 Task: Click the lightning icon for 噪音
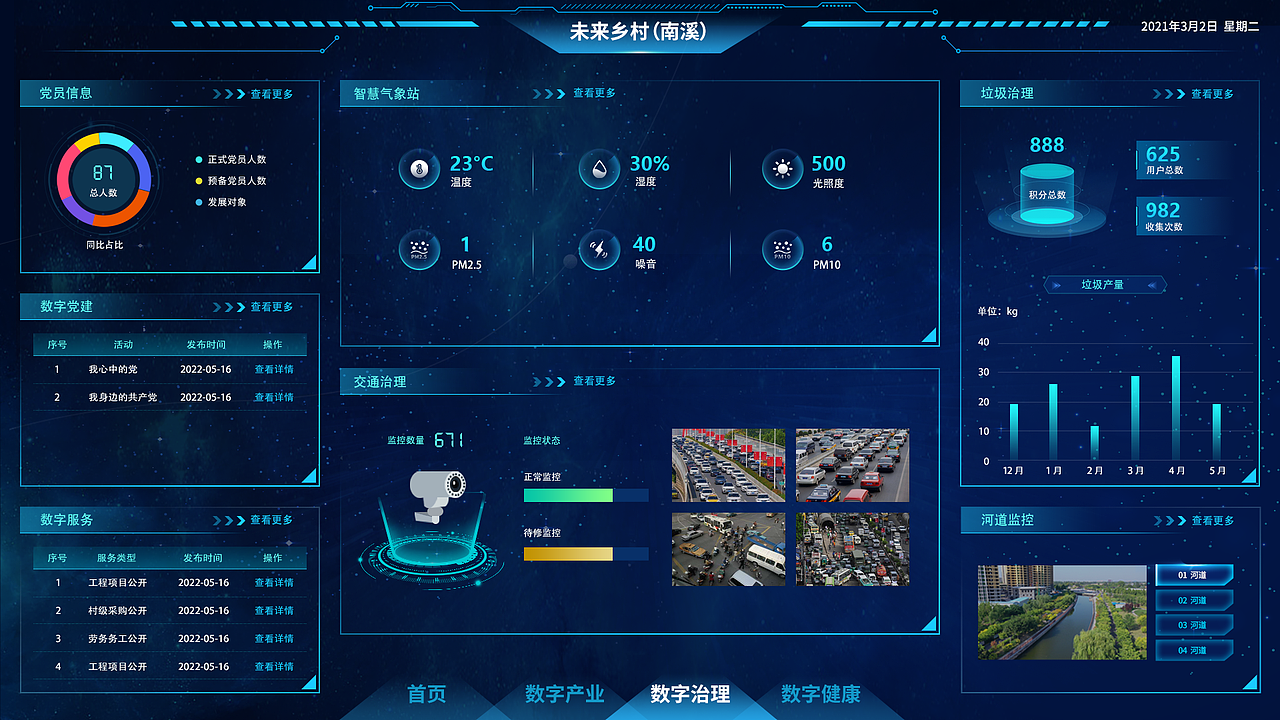[x=599, y=250]
